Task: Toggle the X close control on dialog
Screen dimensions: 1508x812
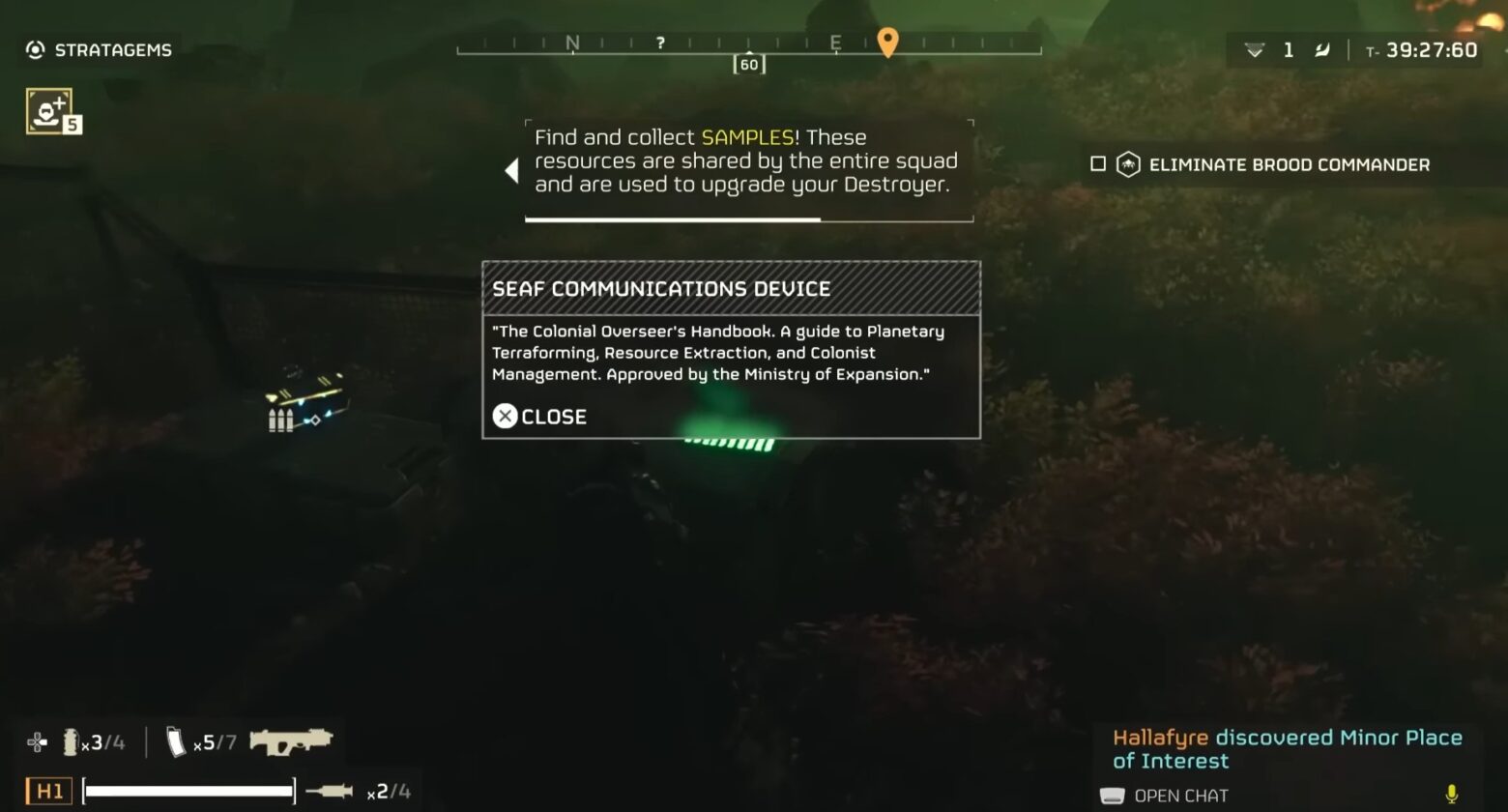Action: pos(504,417)
